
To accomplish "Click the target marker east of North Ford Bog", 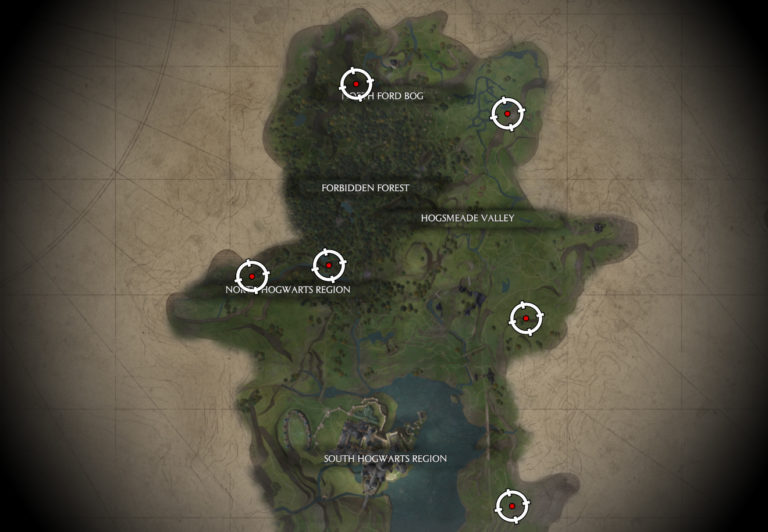I will (x=507, y=114).
